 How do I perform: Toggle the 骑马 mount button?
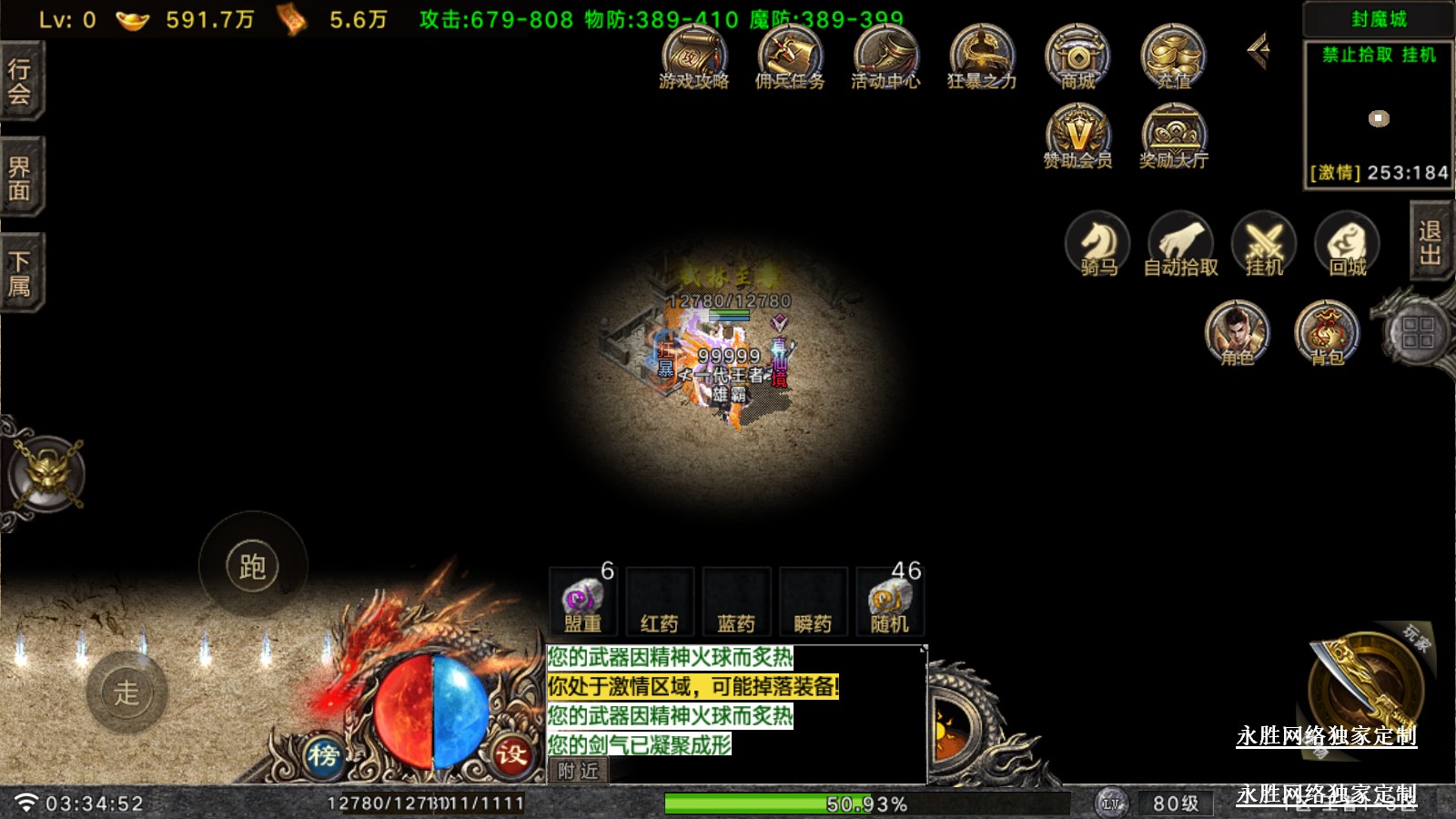tap(1098, 244)
